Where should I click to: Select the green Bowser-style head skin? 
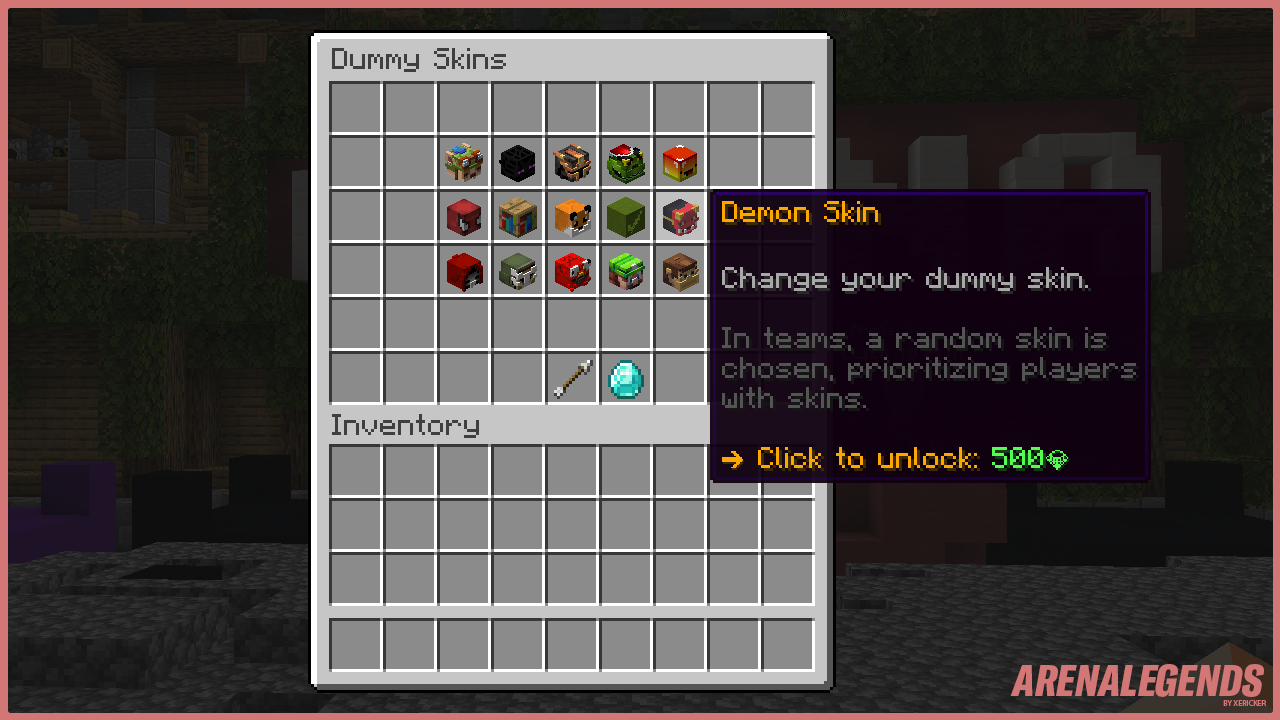pyautogui.click(x=626, y=162)
